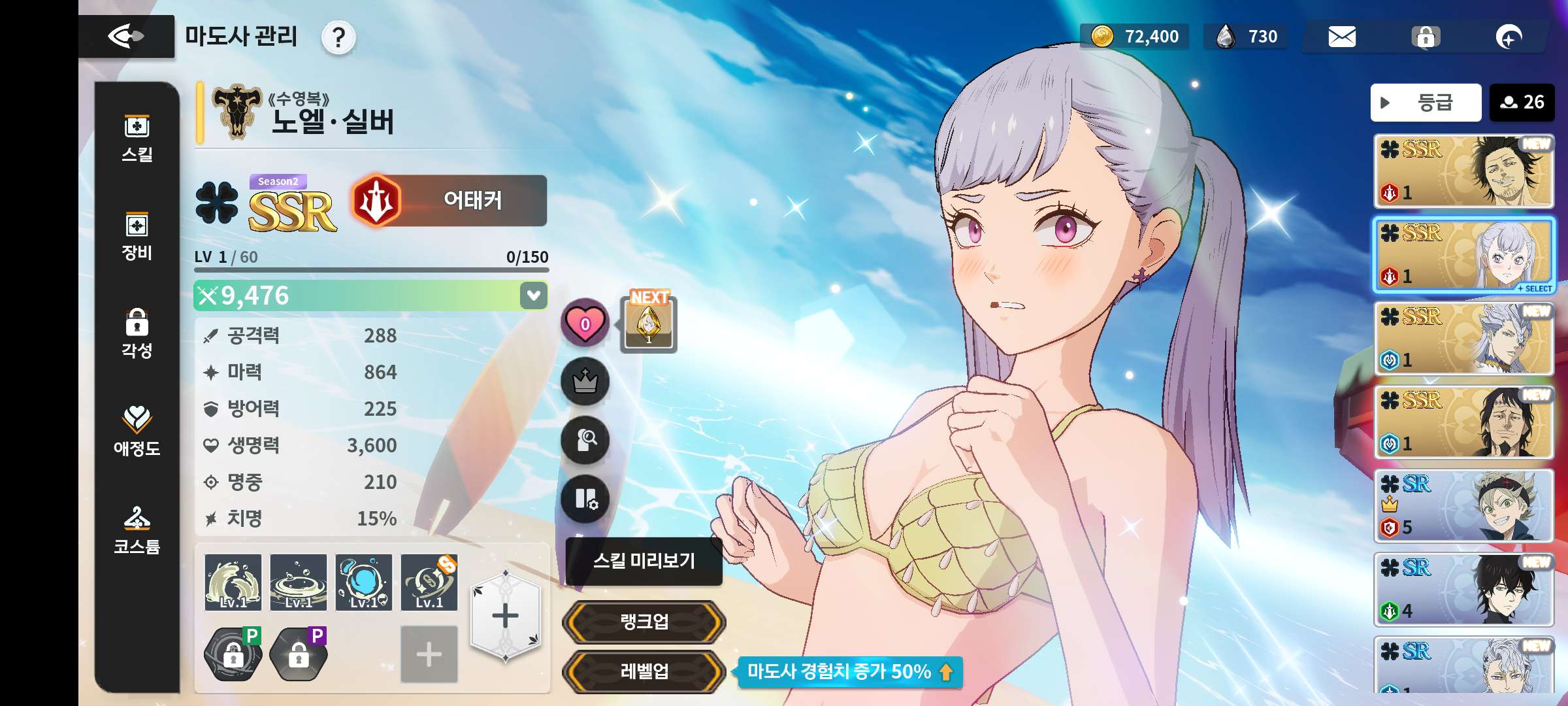Click the pink heart affection icon
The height and width of the screenshot is (706, 1568).
point(585,323)
